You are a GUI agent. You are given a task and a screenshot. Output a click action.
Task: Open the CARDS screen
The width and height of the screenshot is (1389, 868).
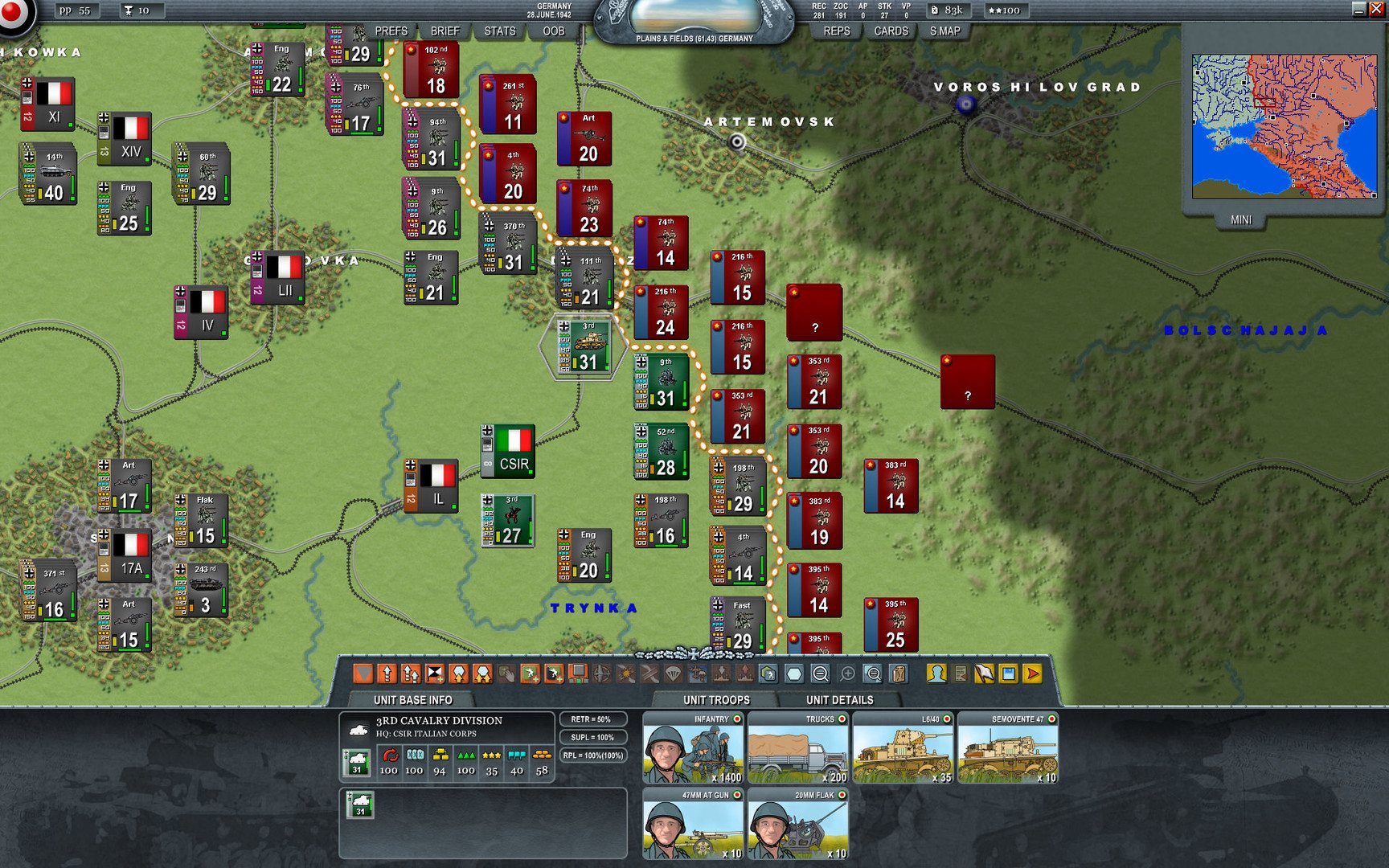click(891, 31)
